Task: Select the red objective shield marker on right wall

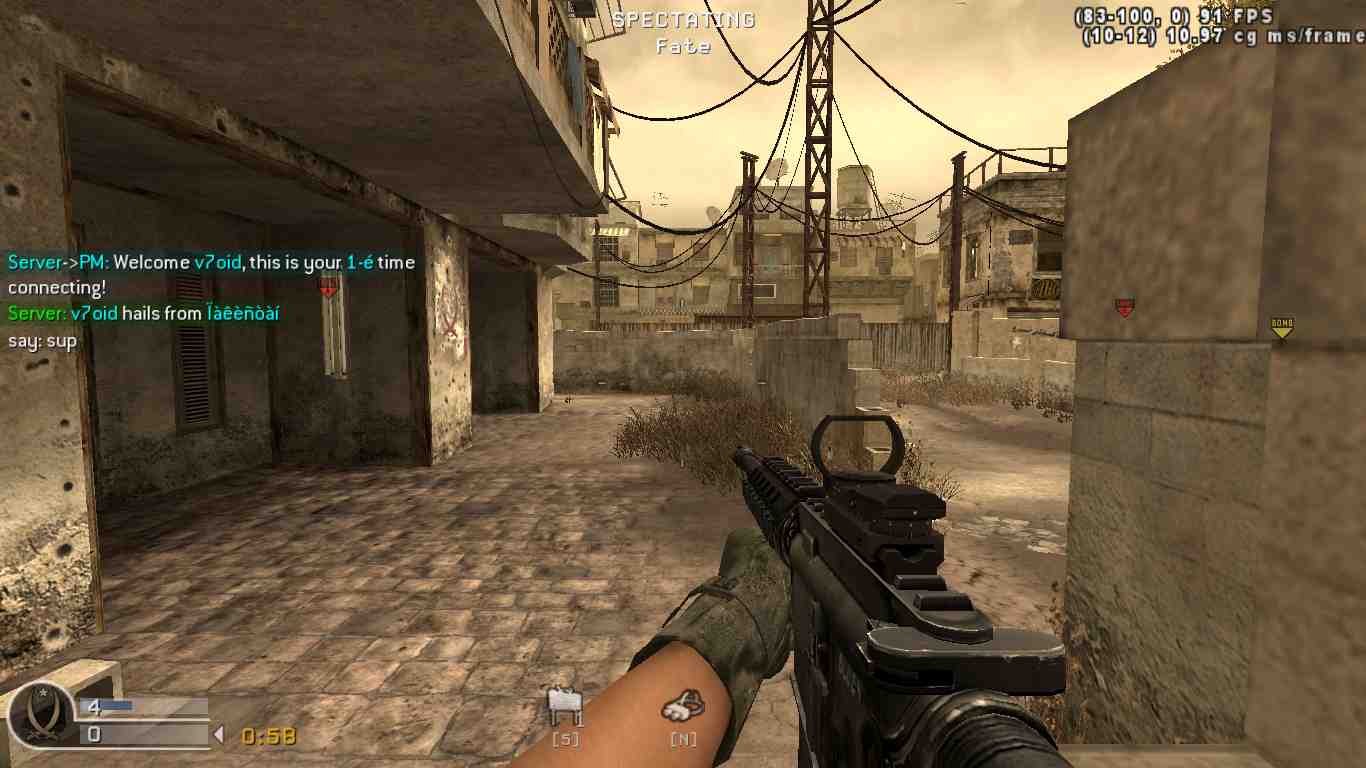Action: pyautogui.click(x=1125, y=307)
